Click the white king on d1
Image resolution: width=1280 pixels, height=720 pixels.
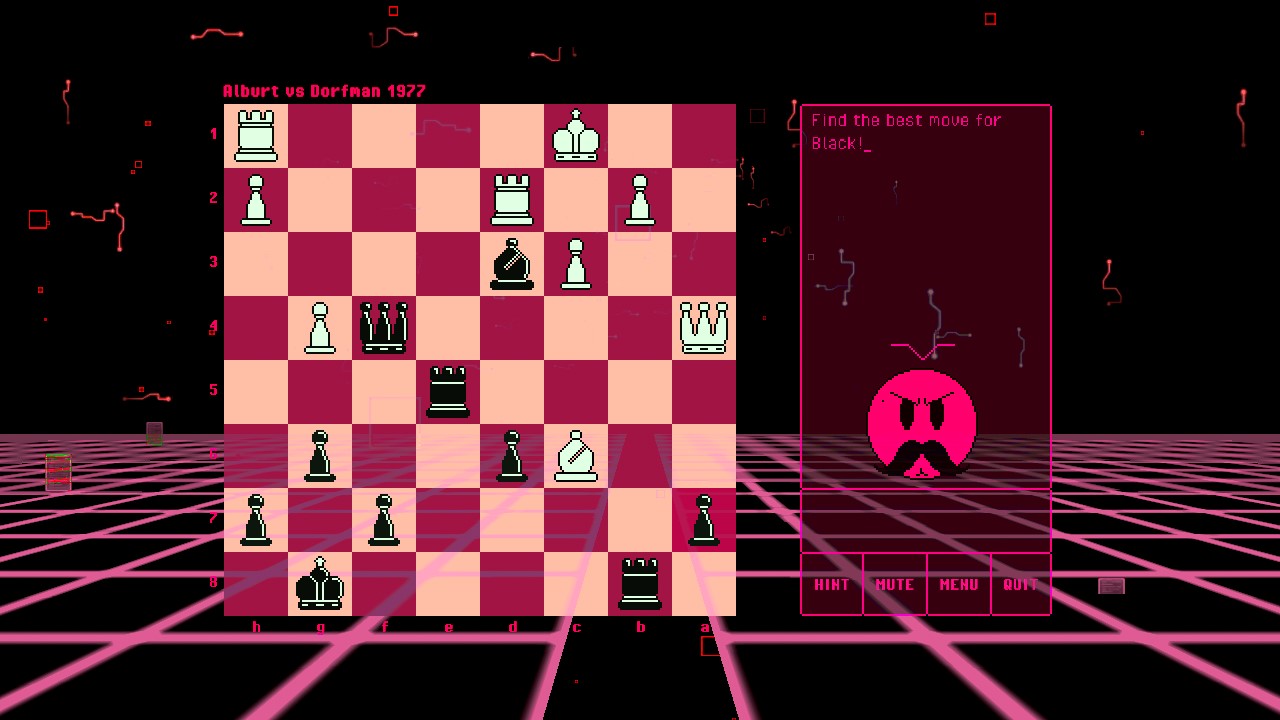click(576, 133)
